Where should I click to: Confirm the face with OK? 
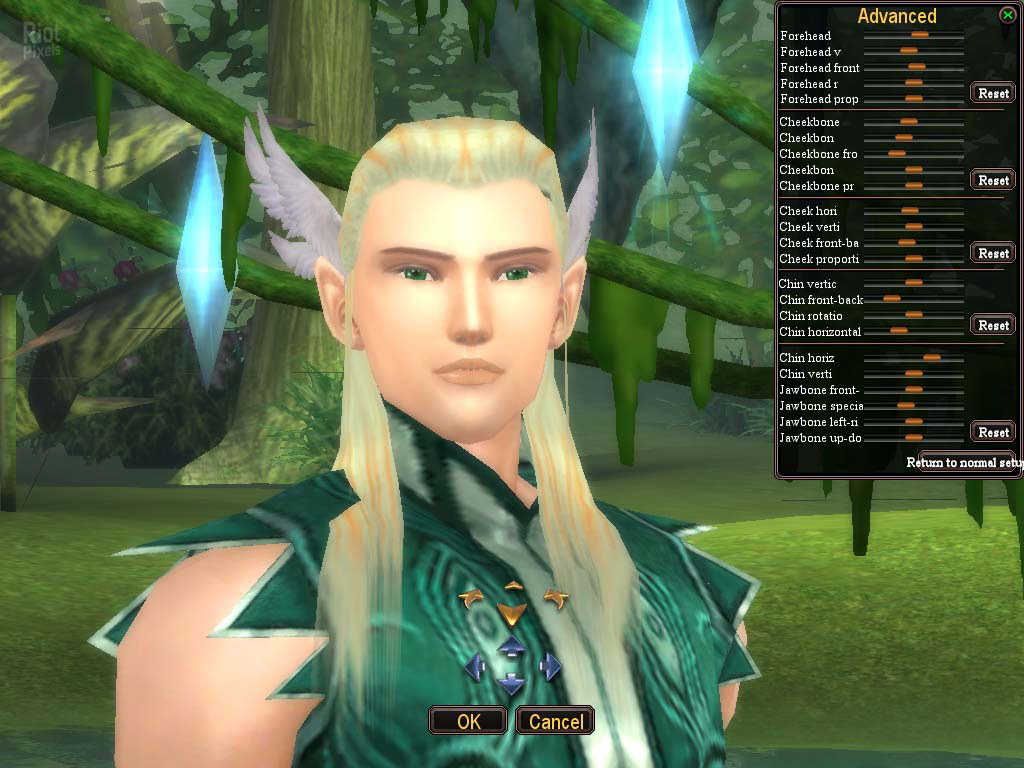468,721
